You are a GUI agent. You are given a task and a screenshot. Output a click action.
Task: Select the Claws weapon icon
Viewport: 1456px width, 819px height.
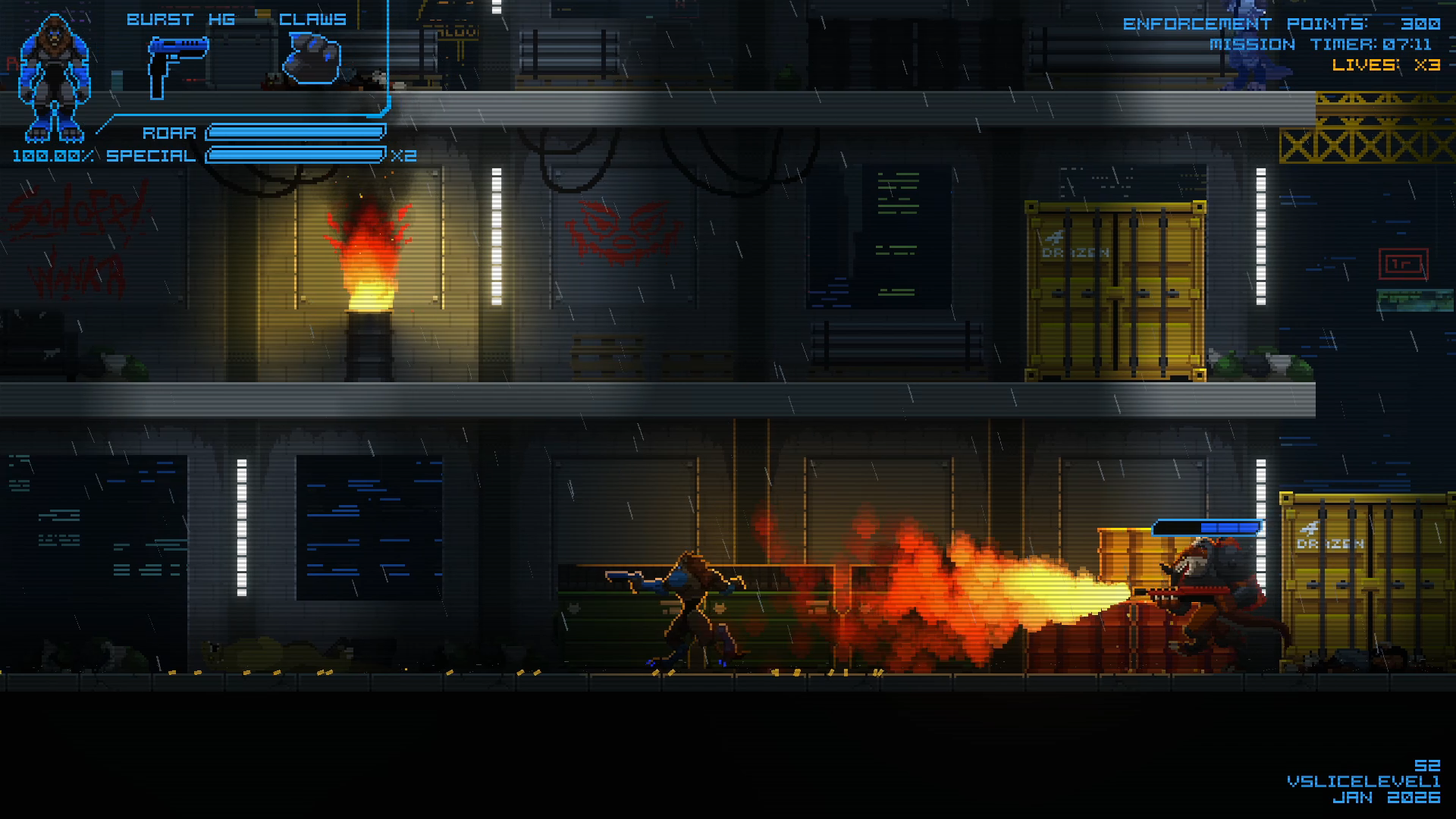pyautogui.click(x=312, y=58)
